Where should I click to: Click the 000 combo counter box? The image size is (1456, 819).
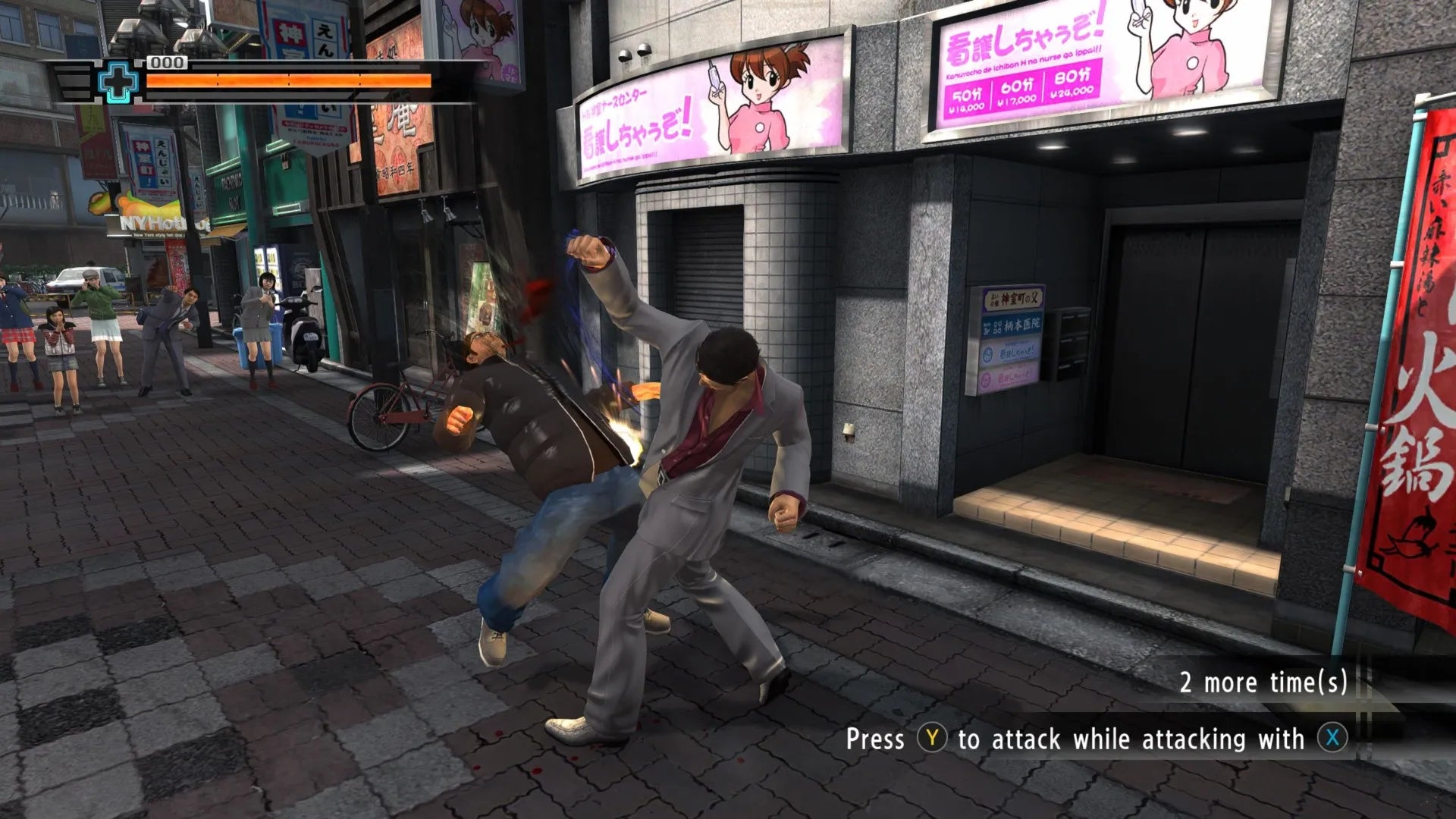pos(167,64)
